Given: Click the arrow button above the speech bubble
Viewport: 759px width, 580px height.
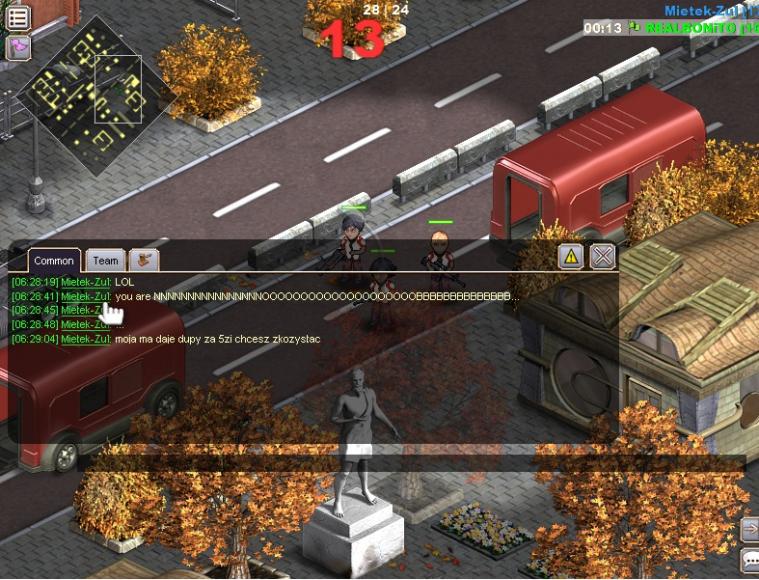Looking at the screenshot, I should [x=749, y=527].
